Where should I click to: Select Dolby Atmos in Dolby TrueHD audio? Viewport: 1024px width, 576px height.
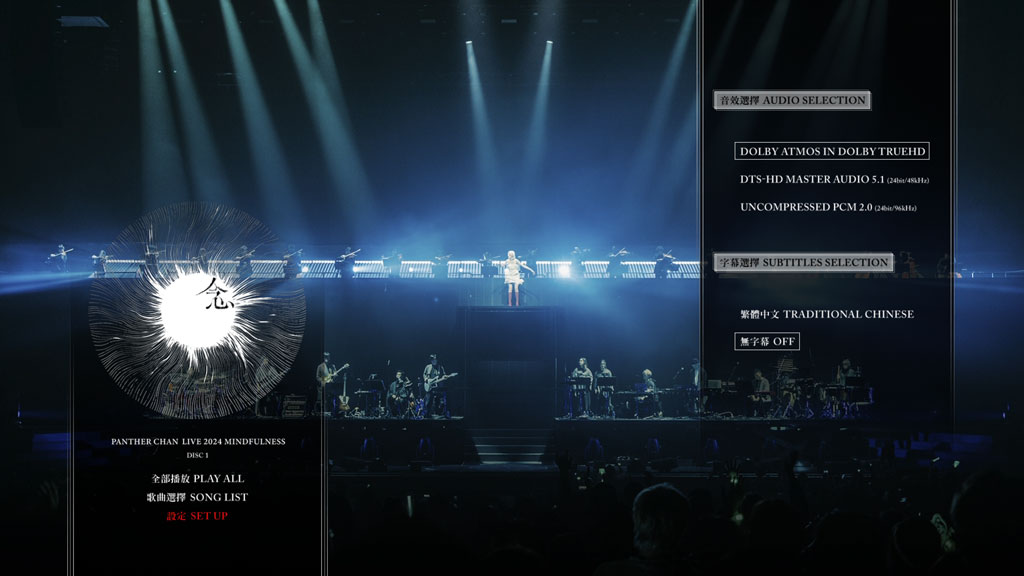[x=832, y=152]
